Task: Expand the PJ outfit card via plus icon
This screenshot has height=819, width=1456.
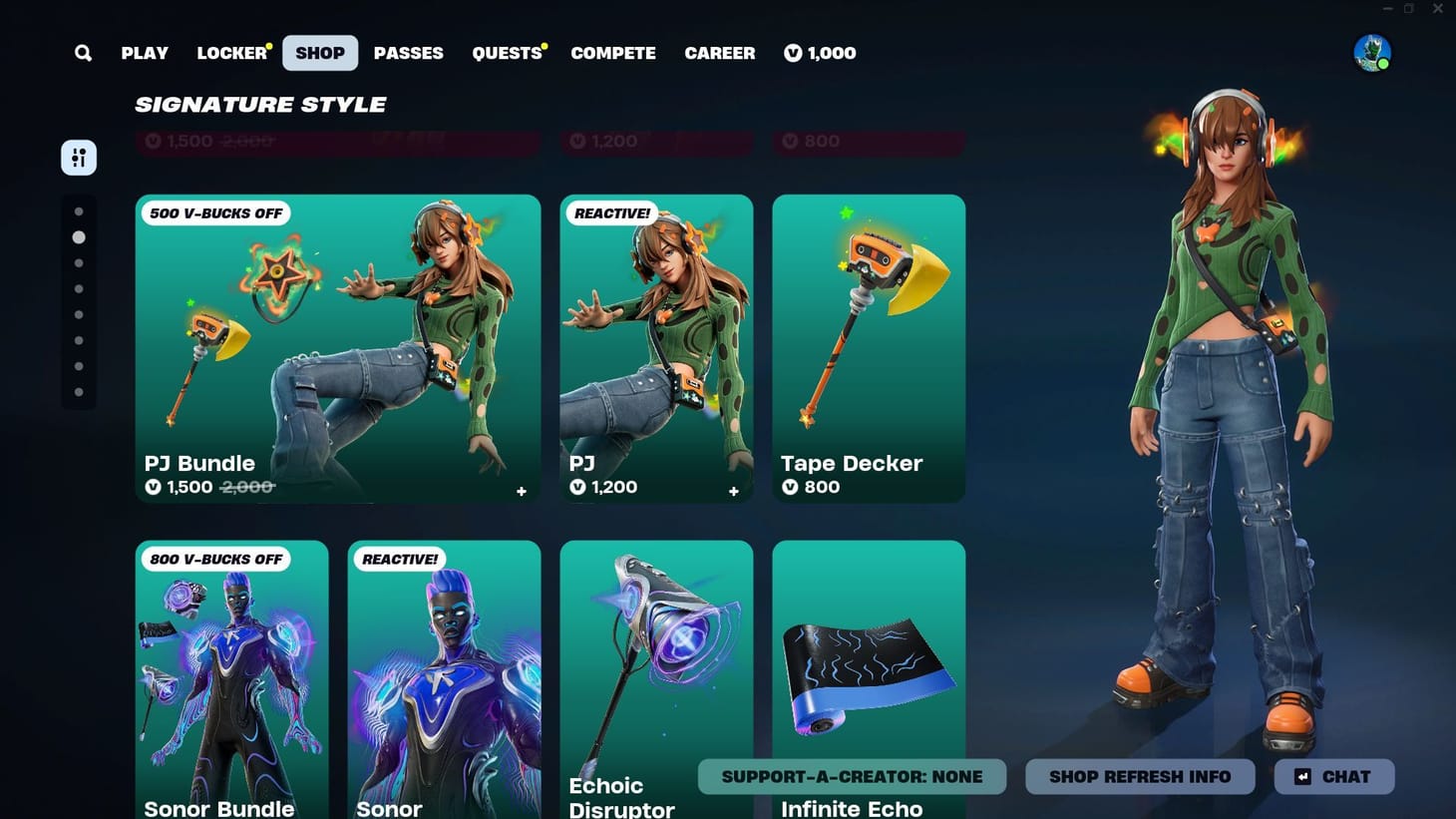Action: click(733, 491)
